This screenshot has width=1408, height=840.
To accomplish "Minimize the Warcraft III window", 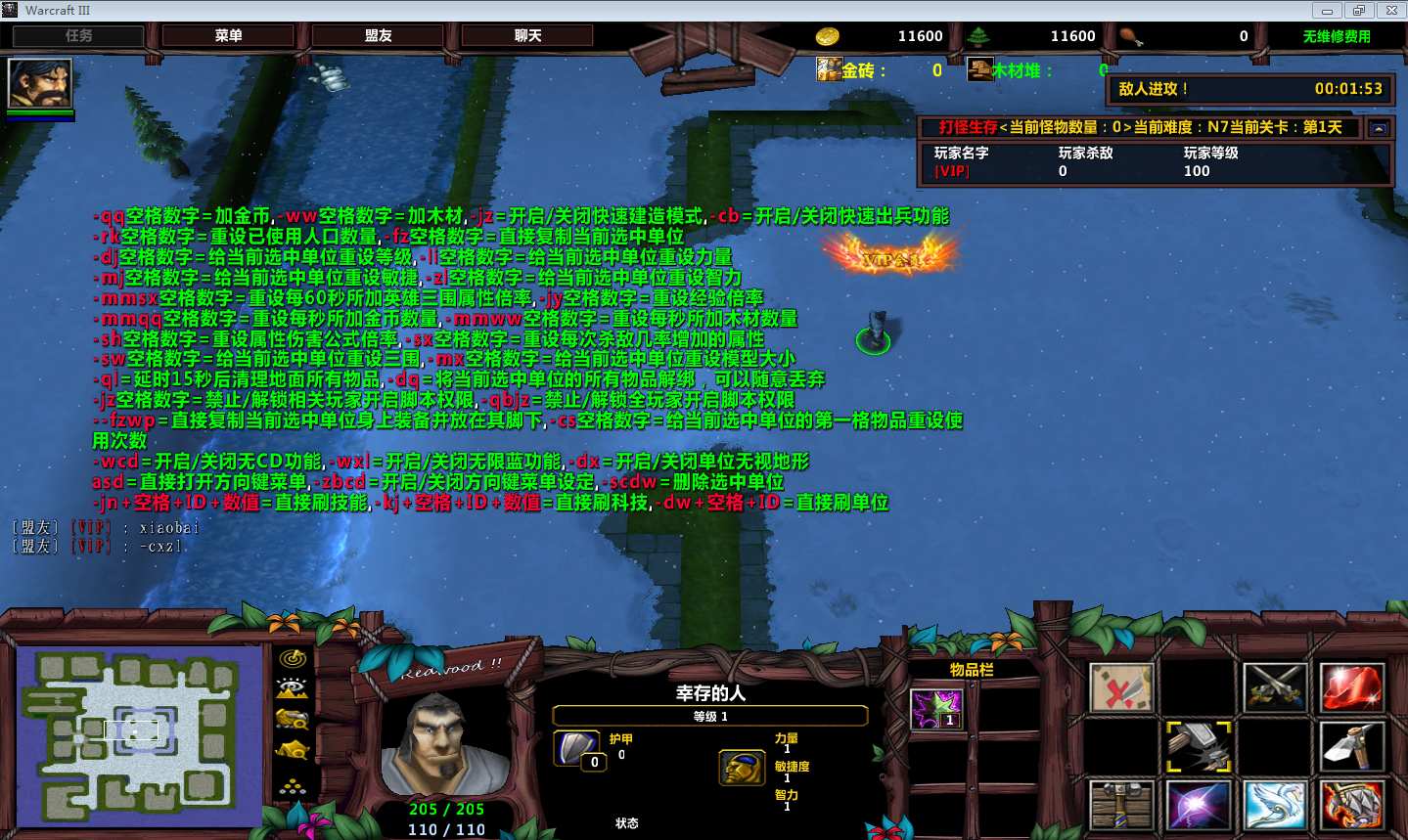I will click(x=1327, y=11).
